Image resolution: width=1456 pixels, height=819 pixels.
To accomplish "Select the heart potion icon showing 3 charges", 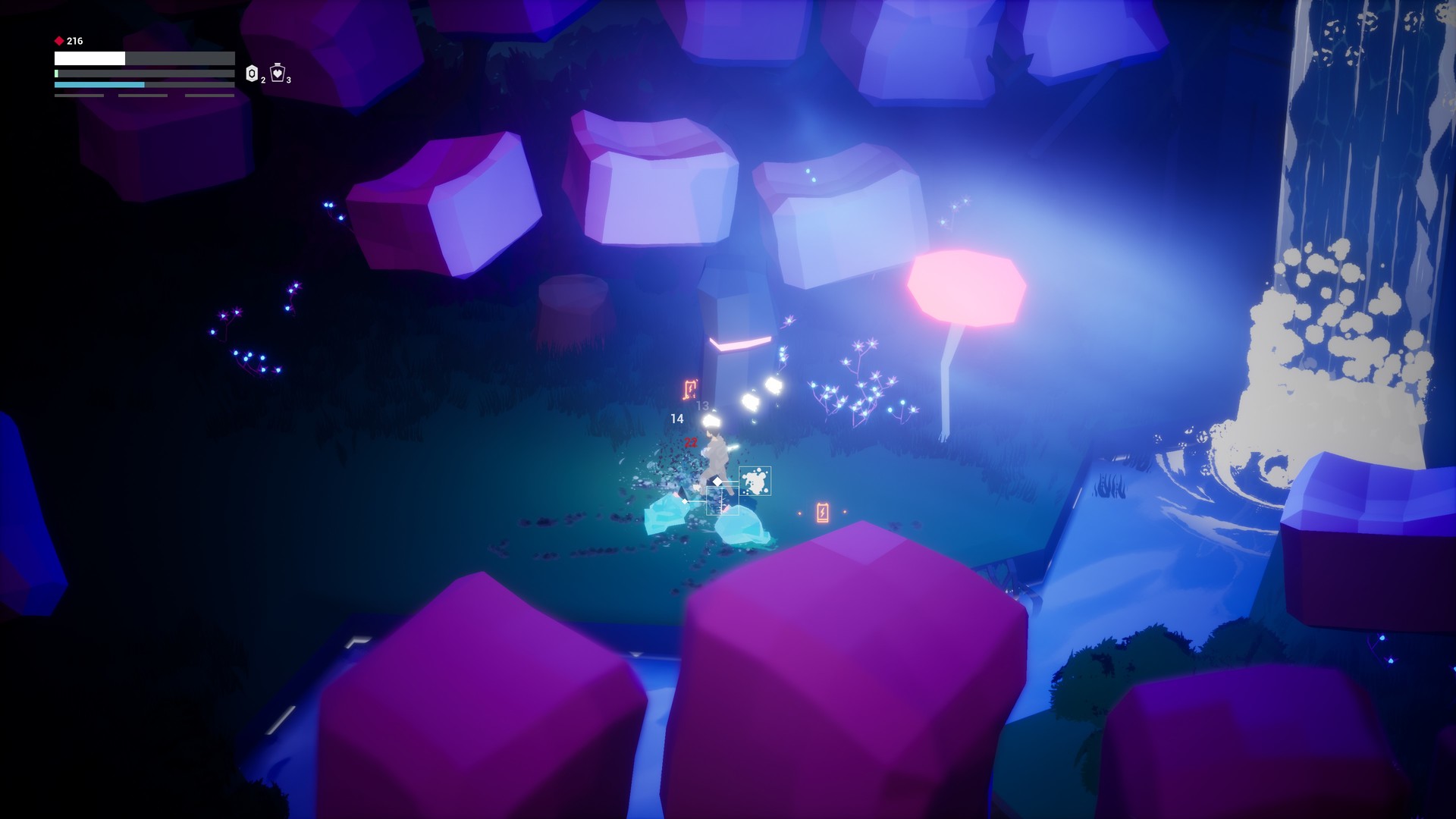I will [x=277, y=74].
